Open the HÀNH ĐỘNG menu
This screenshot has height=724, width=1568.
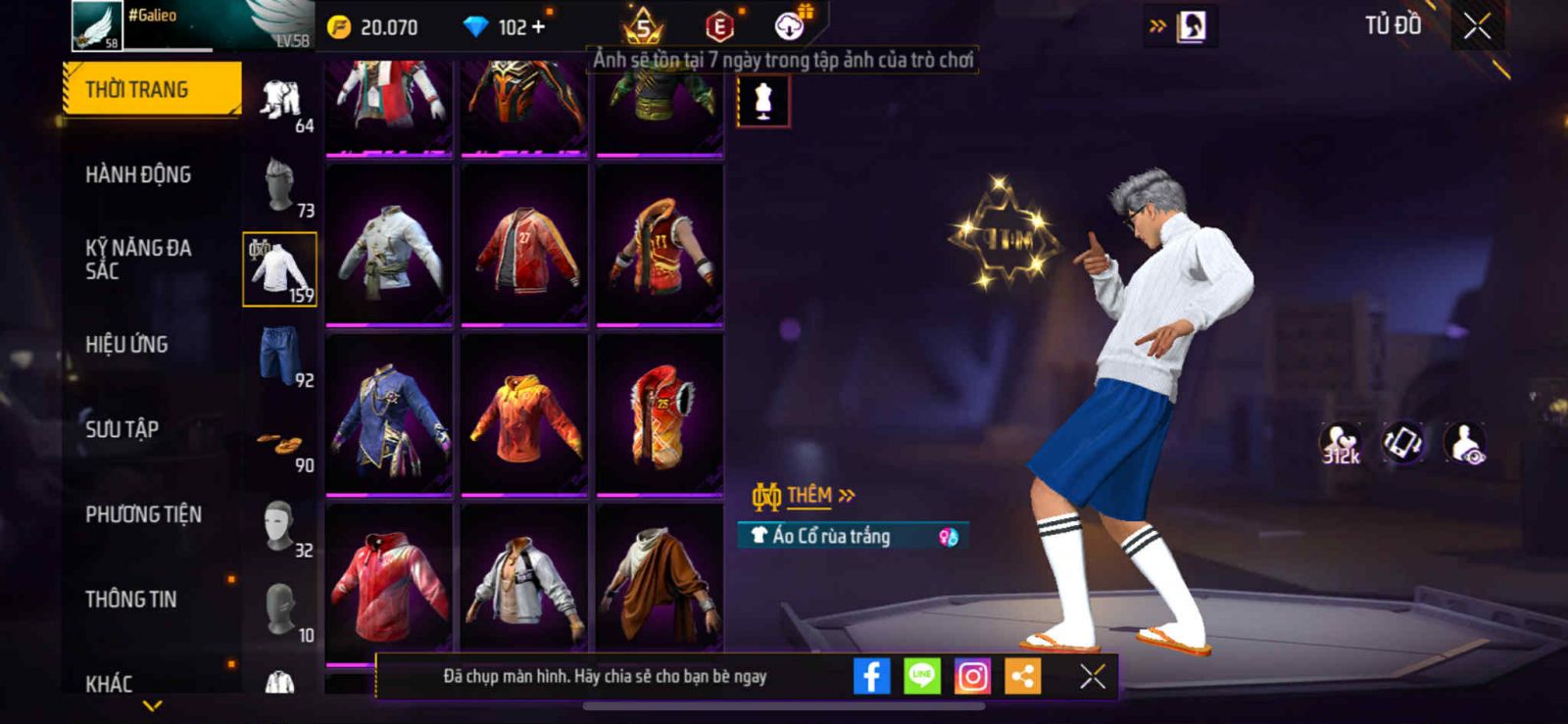click(138, 175)
